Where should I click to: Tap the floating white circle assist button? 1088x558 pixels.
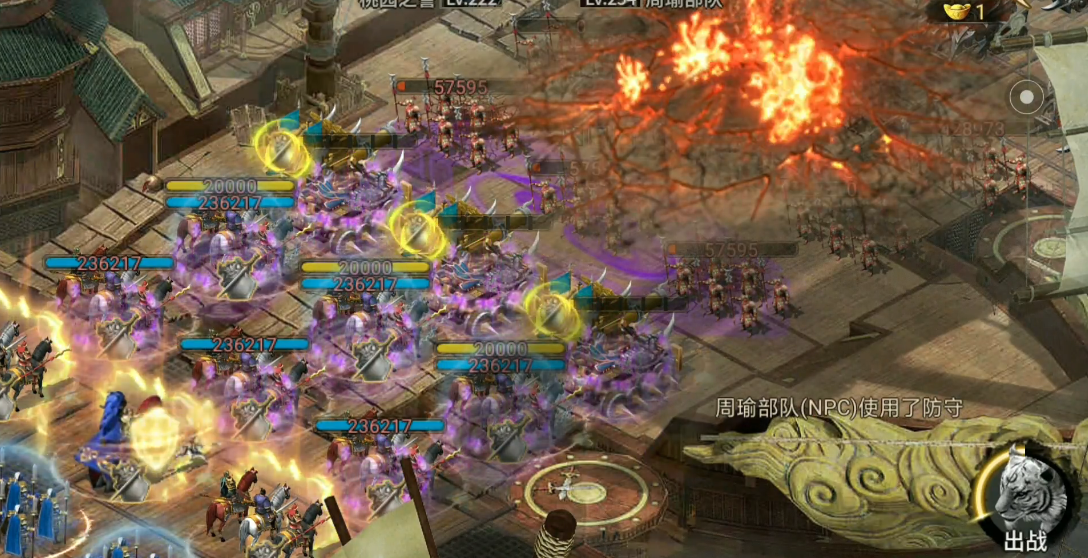tap(1026, 98)
